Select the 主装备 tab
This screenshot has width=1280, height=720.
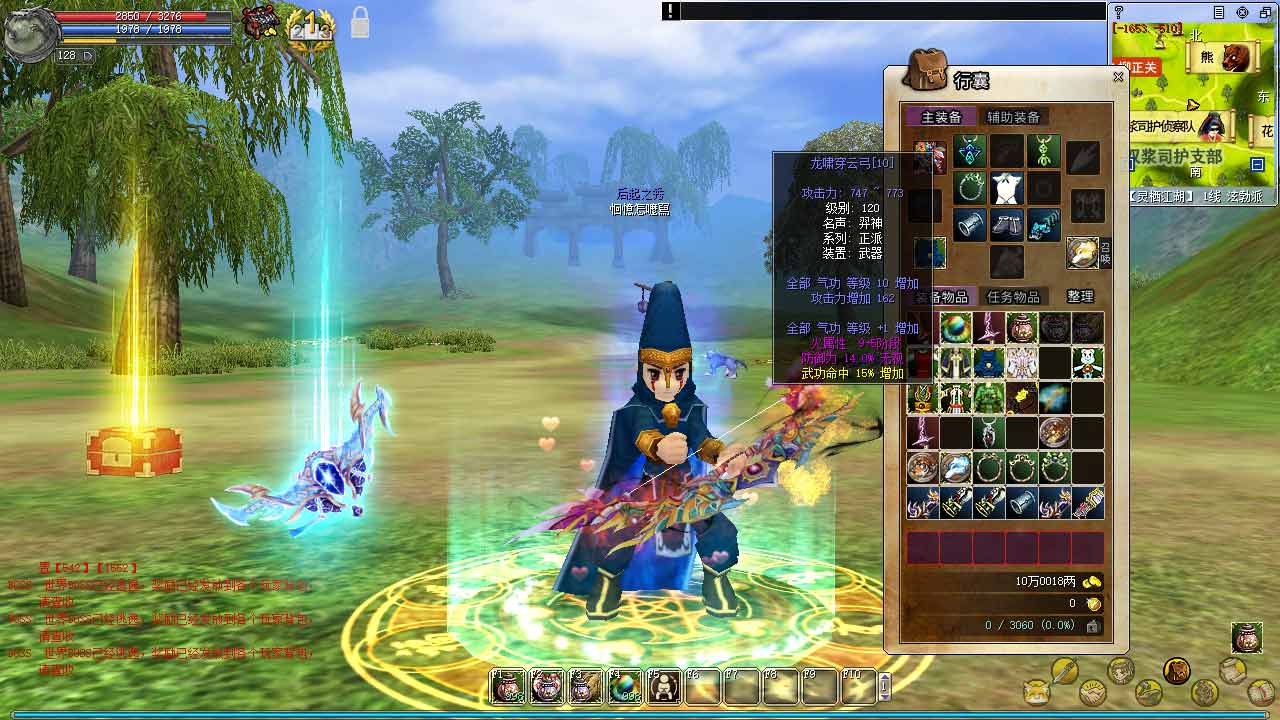[941, 117]
